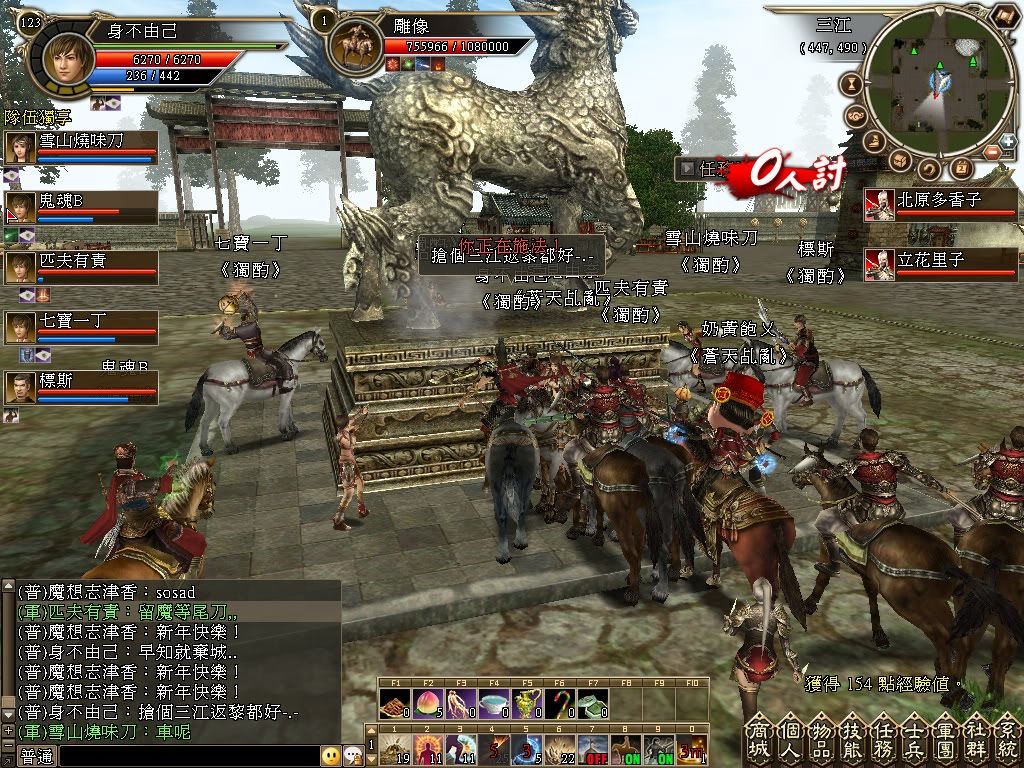Viewport: 1024px width, 768px height.
Task: Use the candy cane item in F6 slot
Action: click(559, 704)
